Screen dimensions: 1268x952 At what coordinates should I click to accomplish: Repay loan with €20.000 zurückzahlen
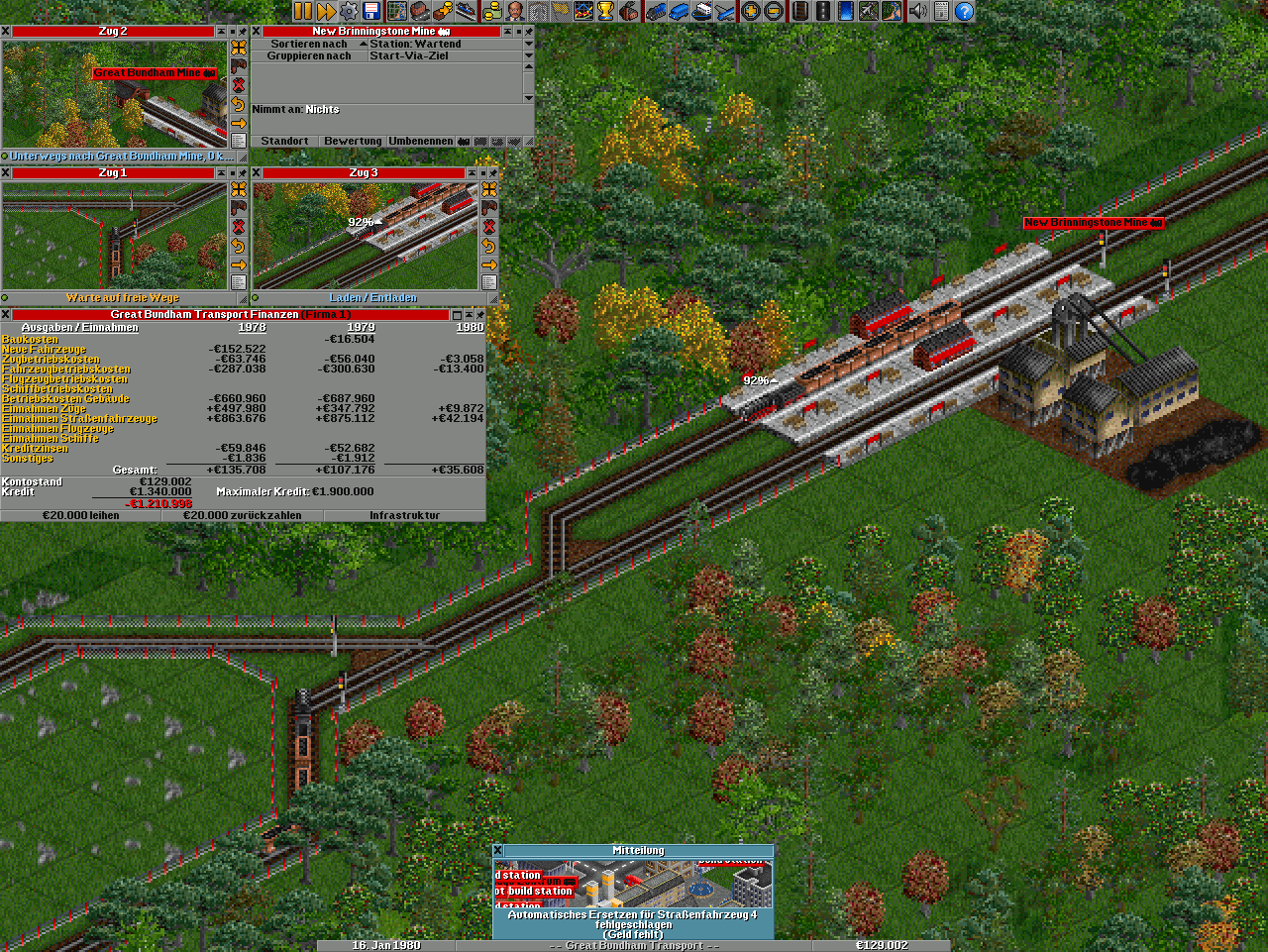coord(243,515)
